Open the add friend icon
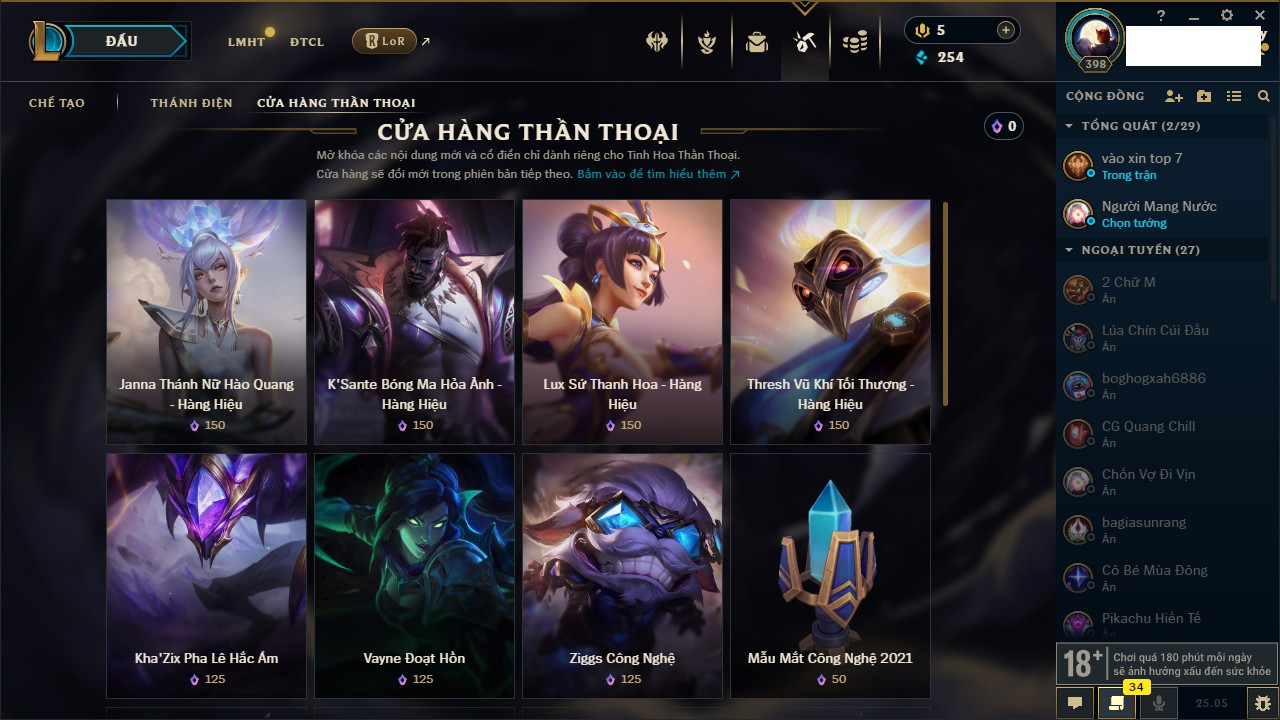This screenshot has height=720, width=1280. click(x=1174, y=96)
